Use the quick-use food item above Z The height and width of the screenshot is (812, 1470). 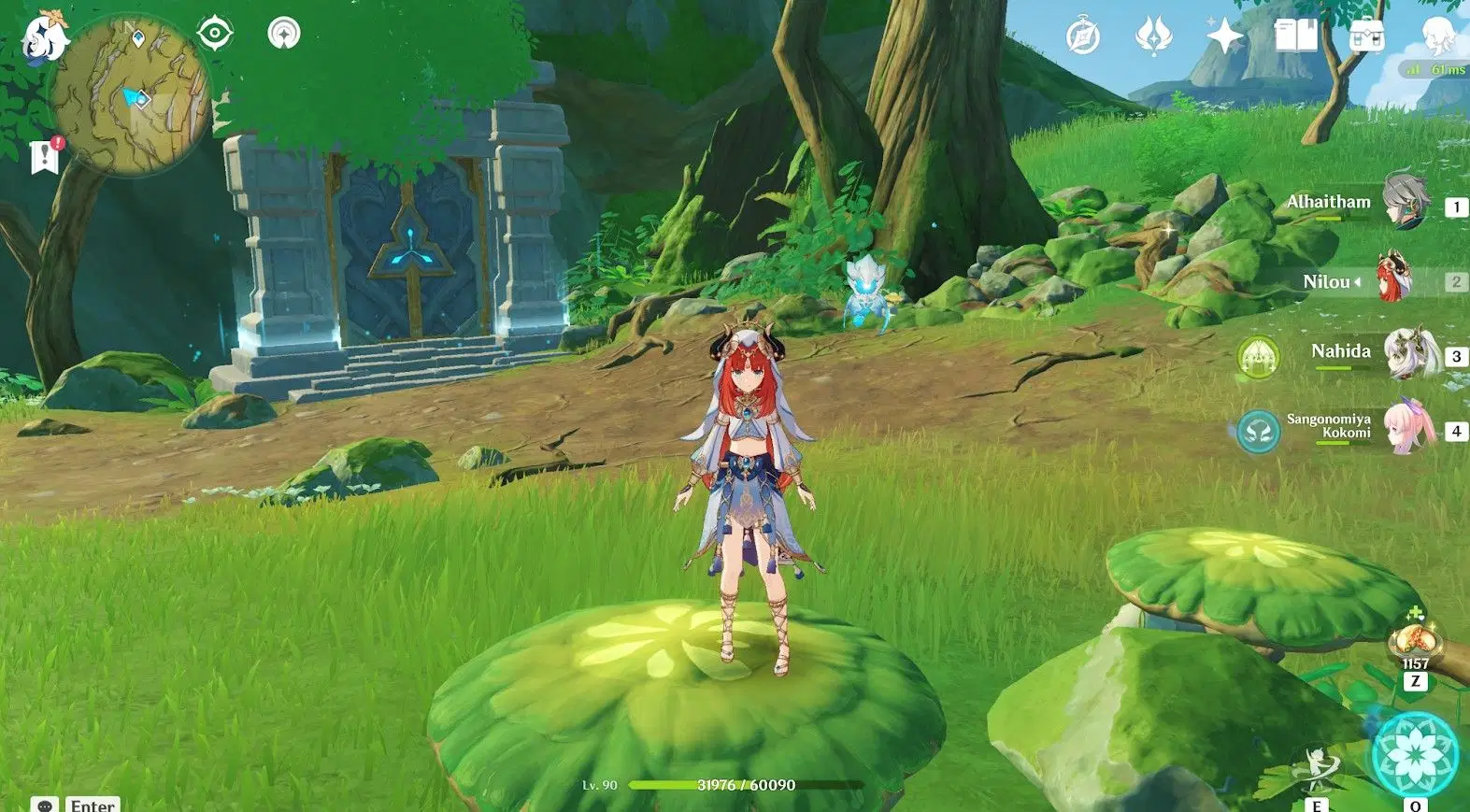(x=1418, y=642)
